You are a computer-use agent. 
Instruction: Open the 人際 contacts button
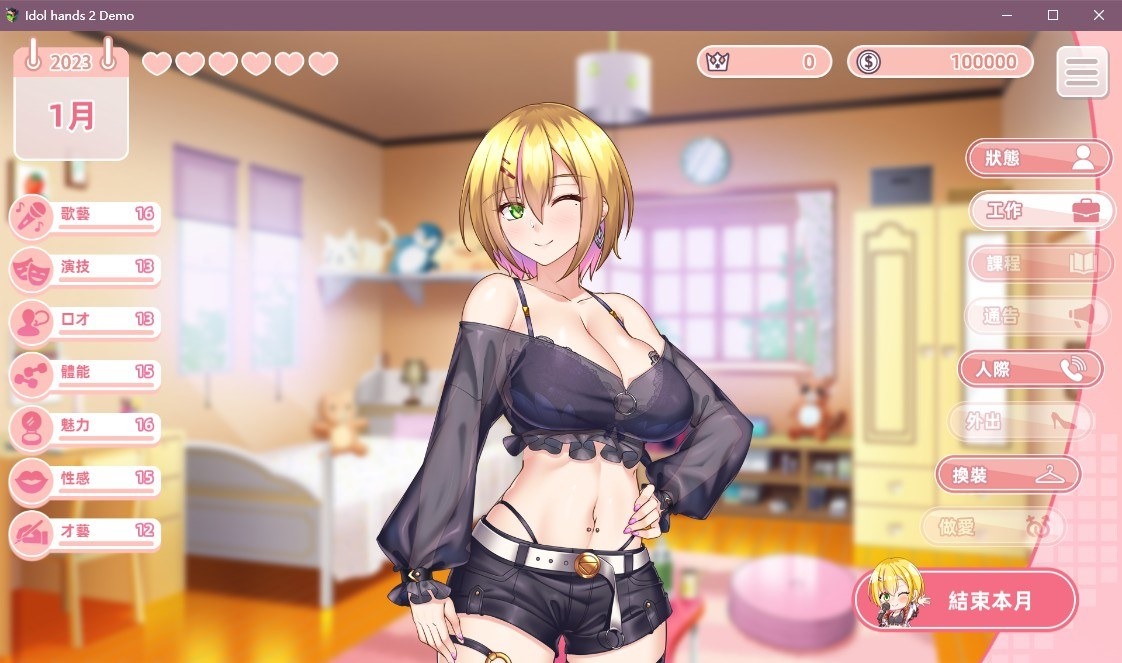coord(1030,369)
